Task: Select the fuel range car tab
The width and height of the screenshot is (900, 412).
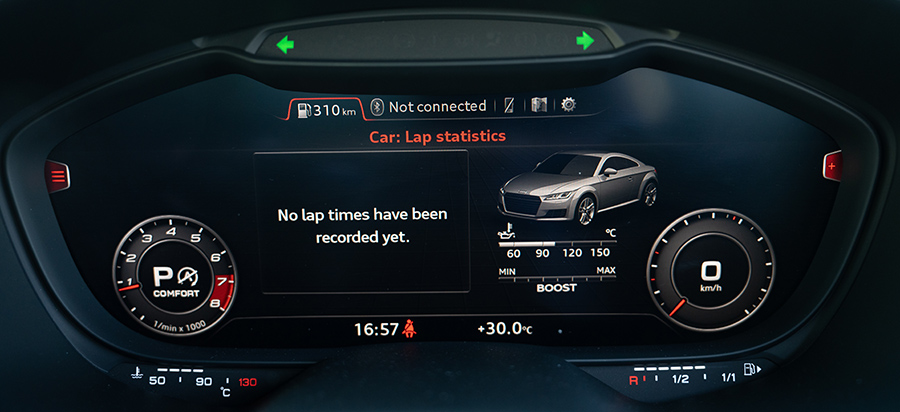Action: (x=325, y=109)
